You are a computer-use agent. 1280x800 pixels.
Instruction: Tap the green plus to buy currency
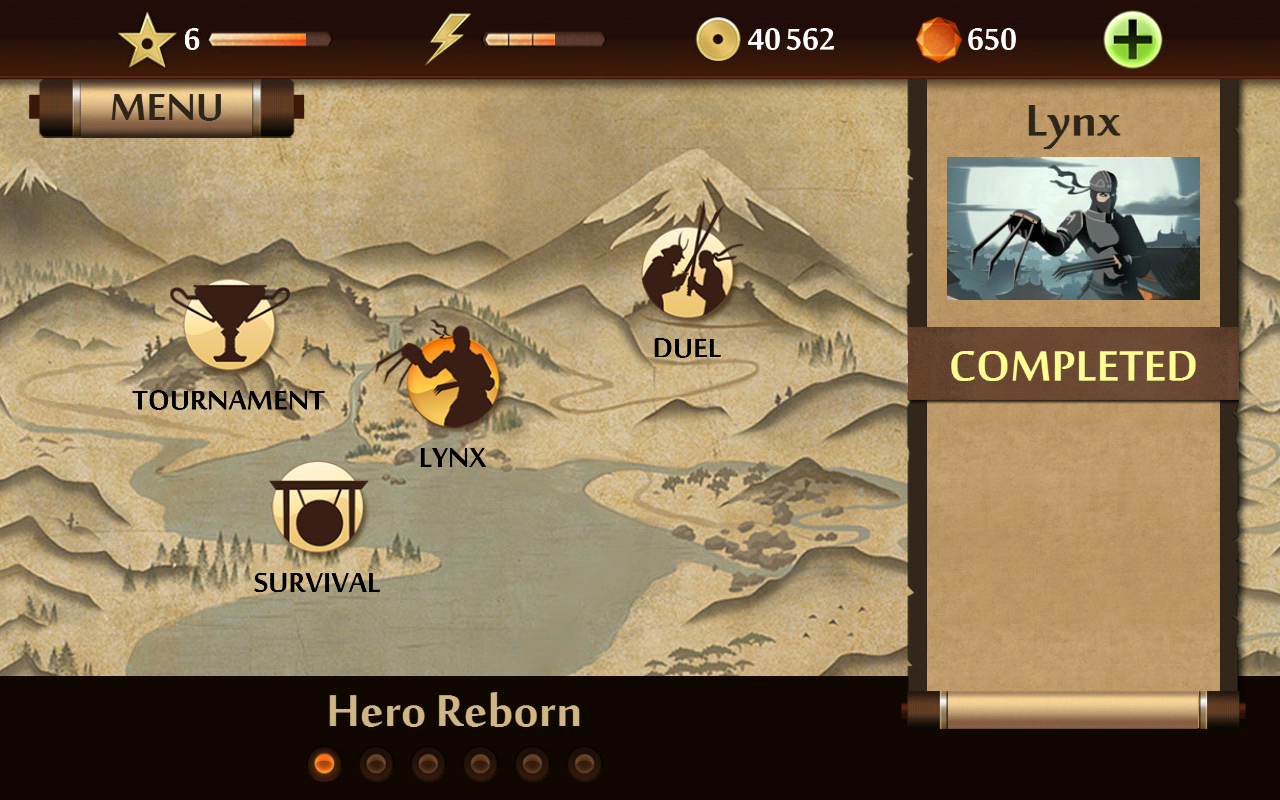(1132, 40)
